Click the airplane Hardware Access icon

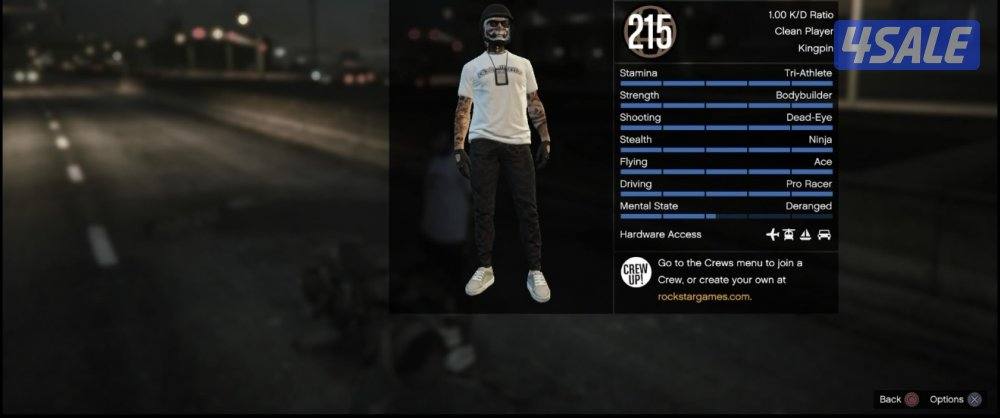point(772,235)
